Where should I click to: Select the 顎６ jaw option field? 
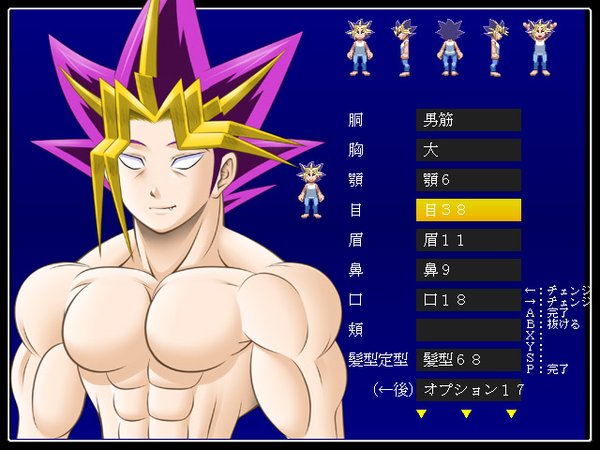468,181
